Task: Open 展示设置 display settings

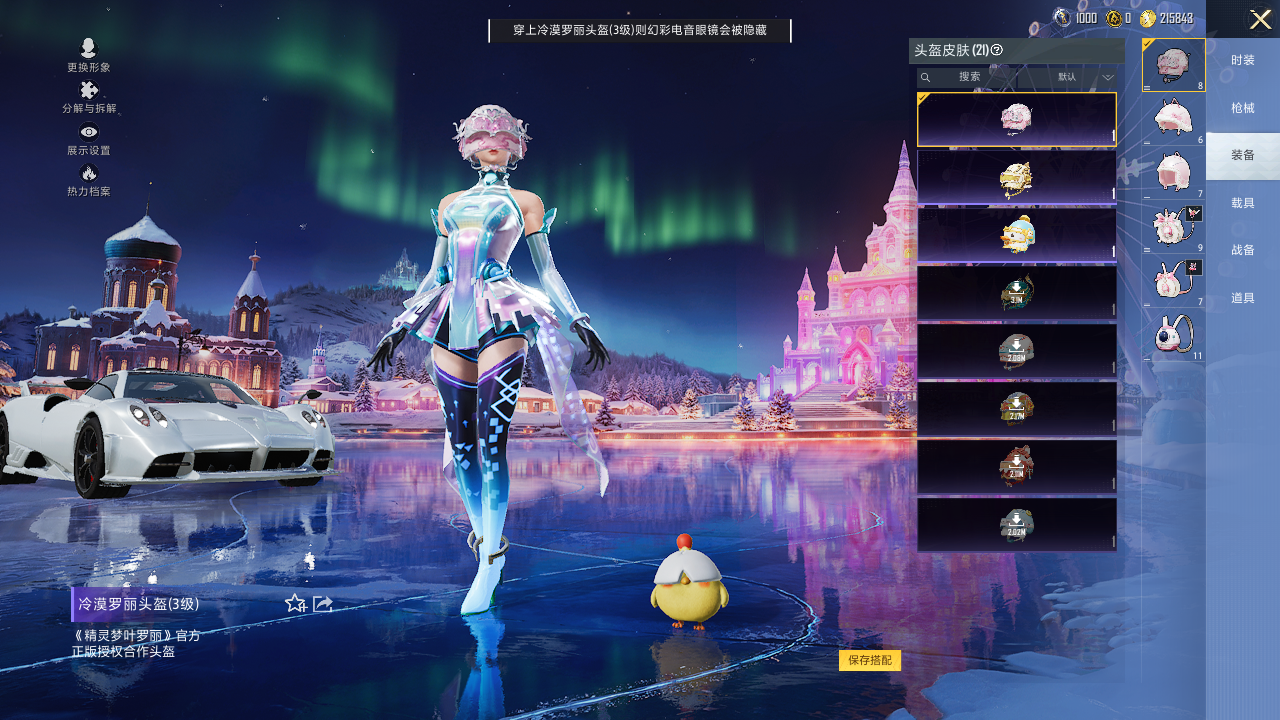Action: coord(89,139)
